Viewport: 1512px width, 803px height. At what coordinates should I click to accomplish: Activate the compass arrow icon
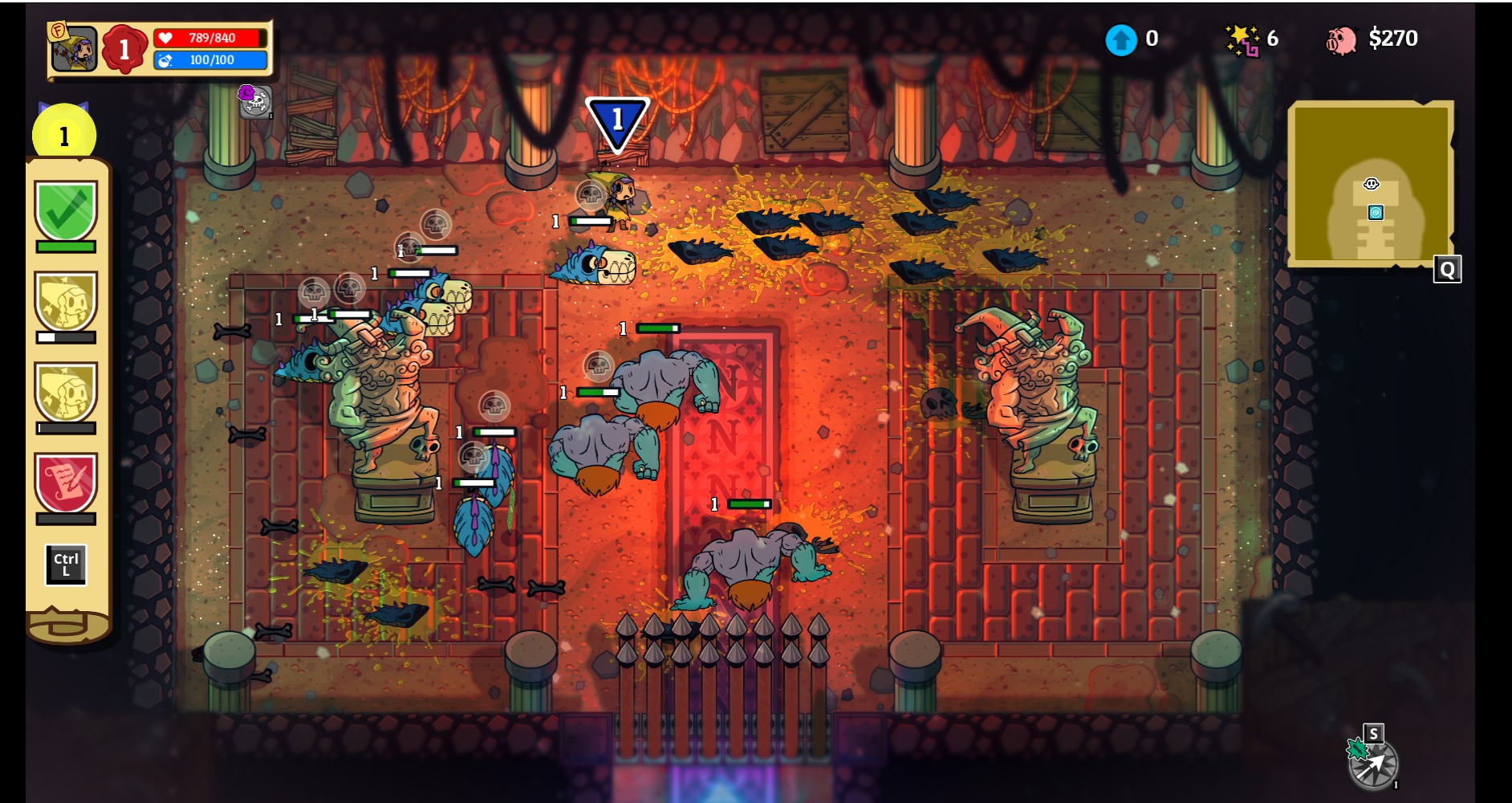pos(1373,761)
